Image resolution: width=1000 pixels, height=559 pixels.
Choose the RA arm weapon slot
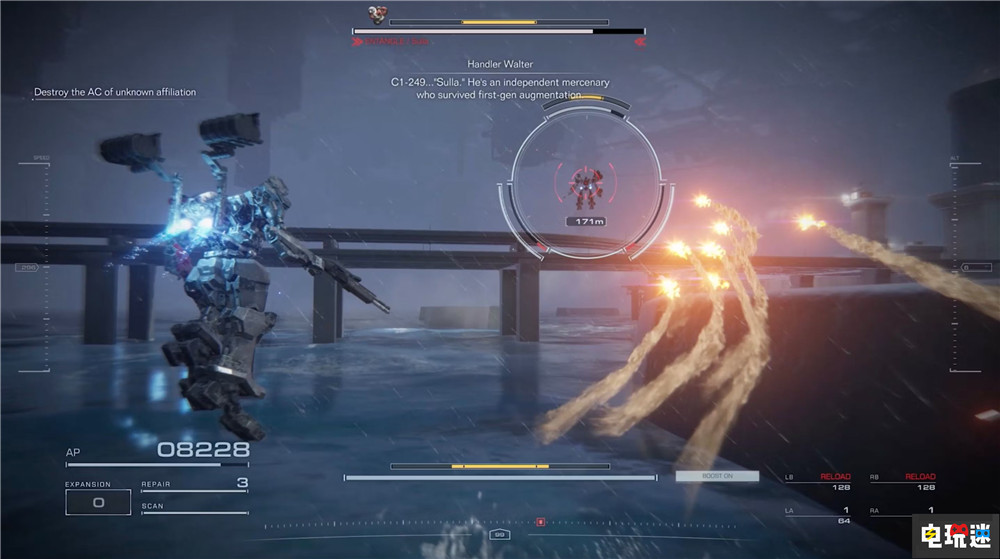tap(903, 512)
